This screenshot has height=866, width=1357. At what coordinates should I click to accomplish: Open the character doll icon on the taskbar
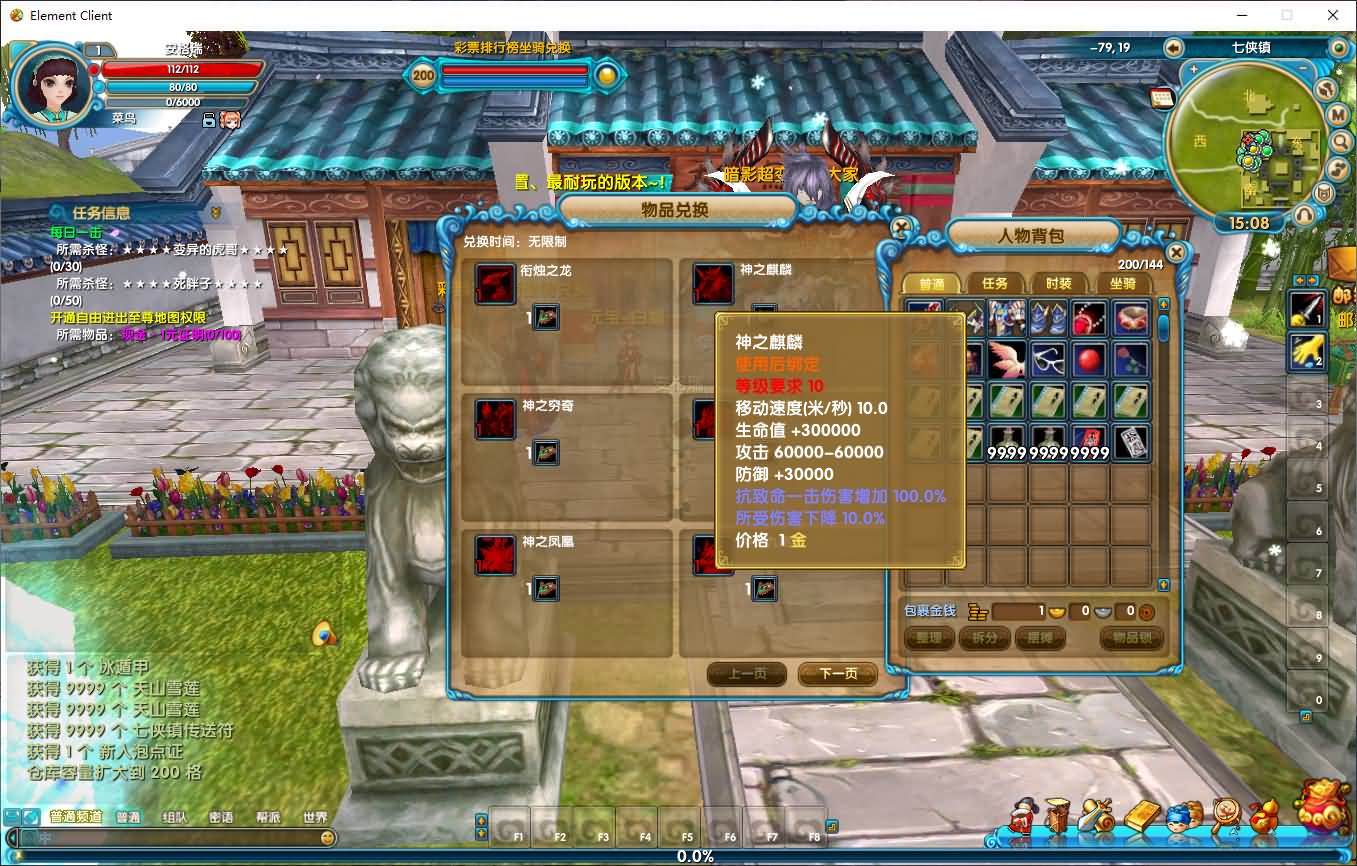1021,819
